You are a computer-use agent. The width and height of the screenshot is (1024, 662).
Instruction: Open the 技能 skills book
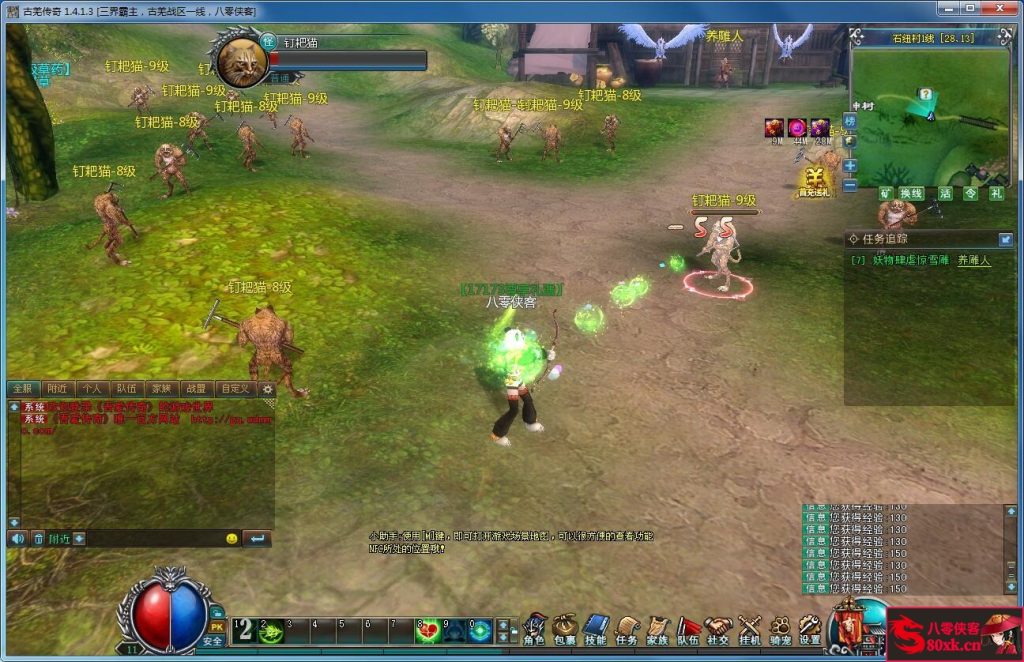pos(596,629)
